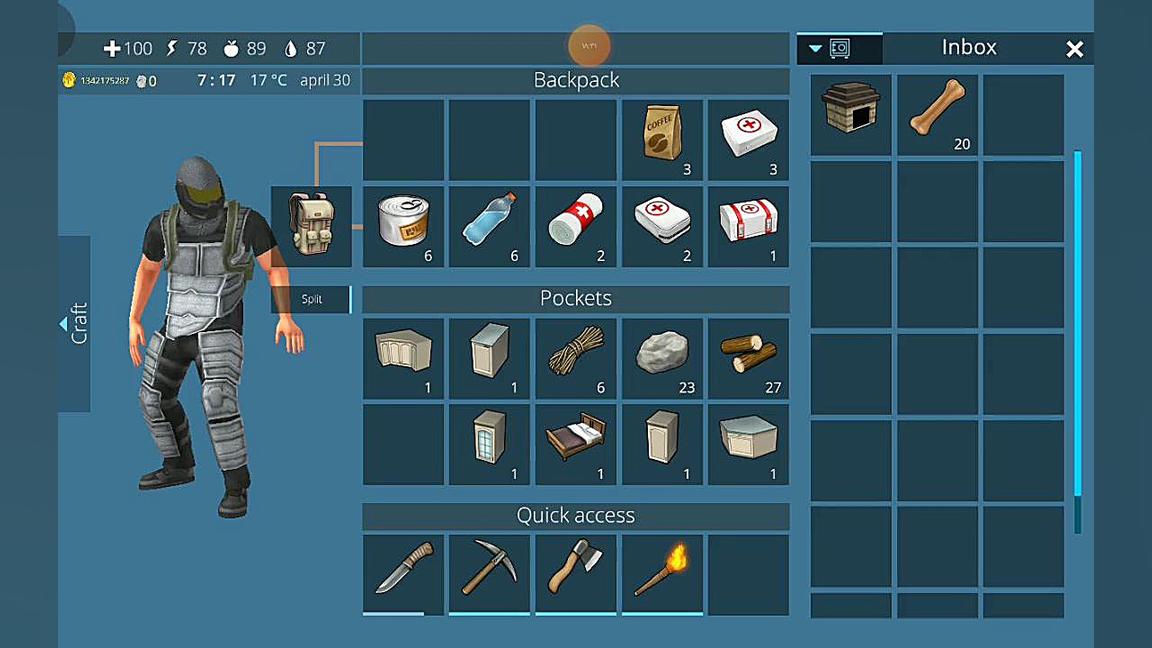Choose the burning torch slot
1152x648 pixels.
(x=662, y=574)
